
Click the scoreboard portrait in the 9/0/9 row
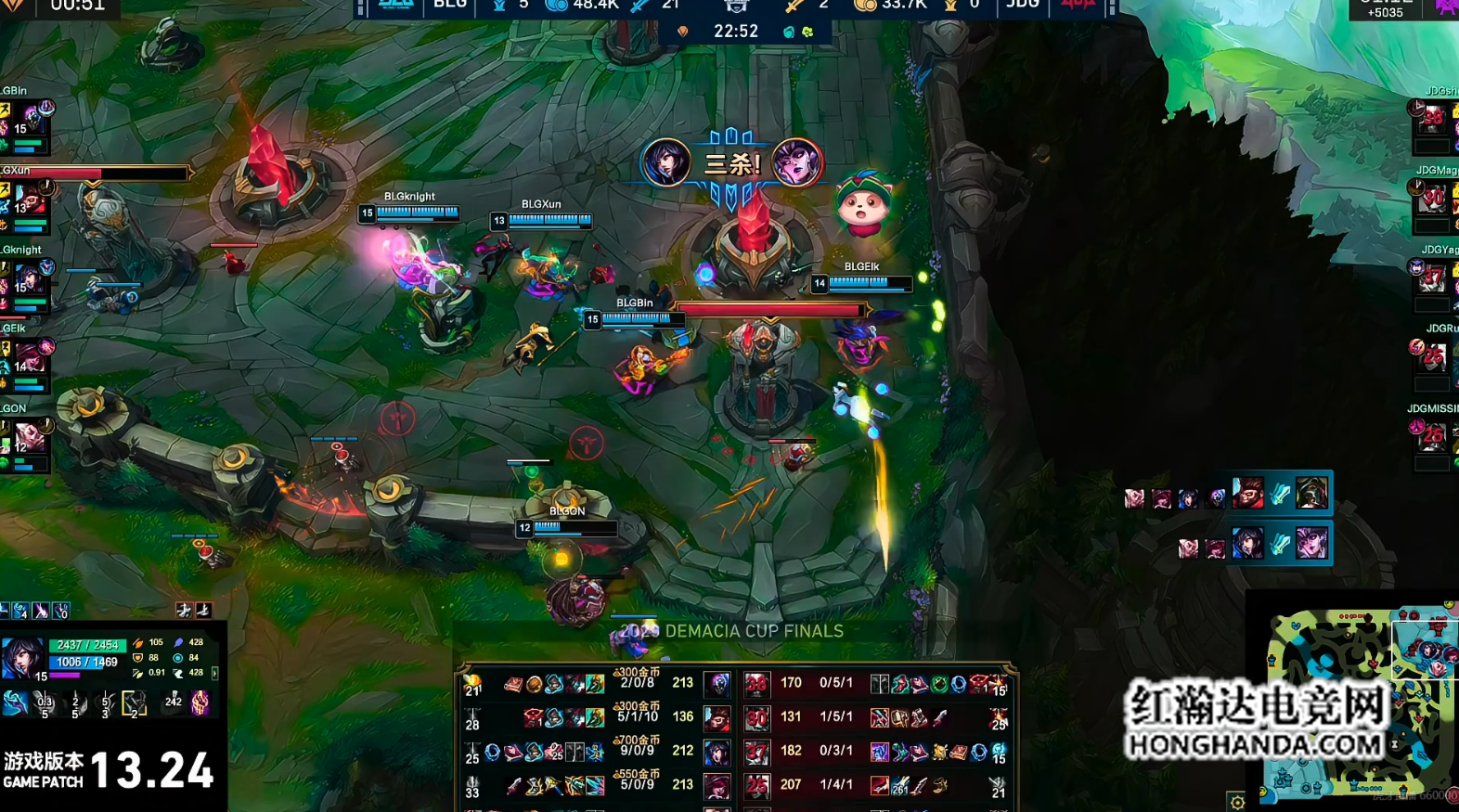(x=717, y=752)
